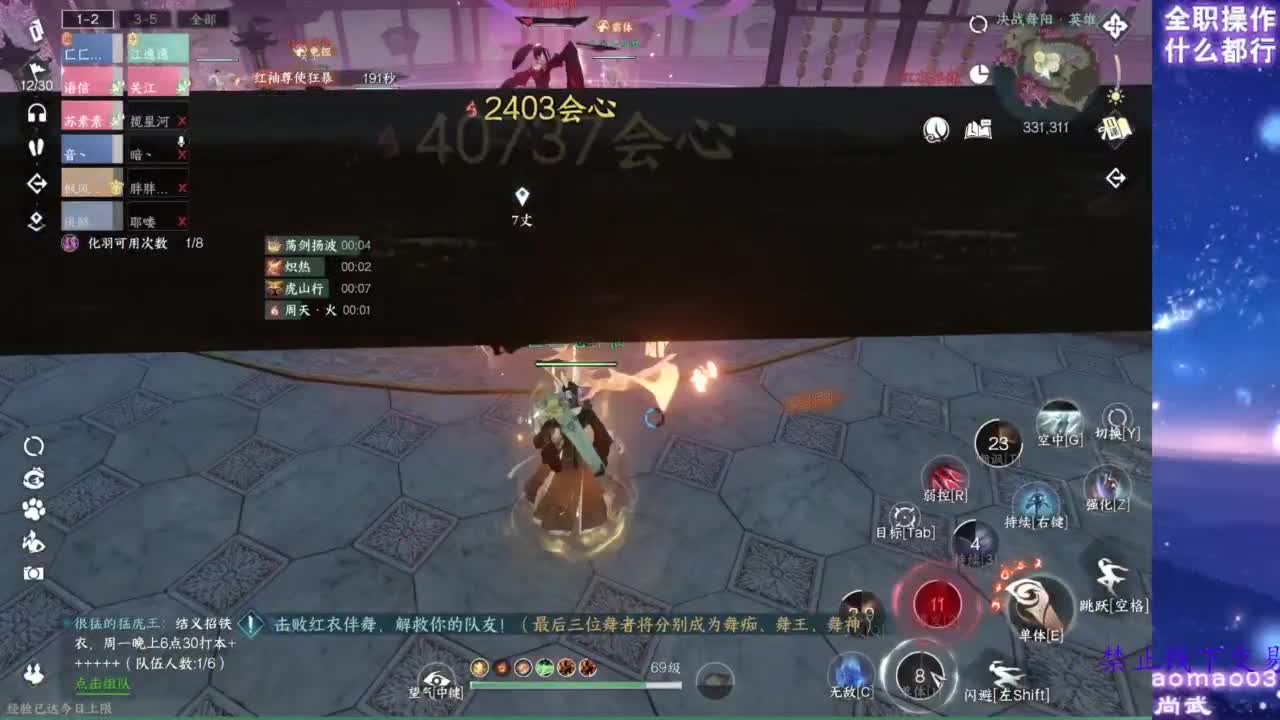
Task: Click the paw print icon on left sidebar
Action: [33, 508]
